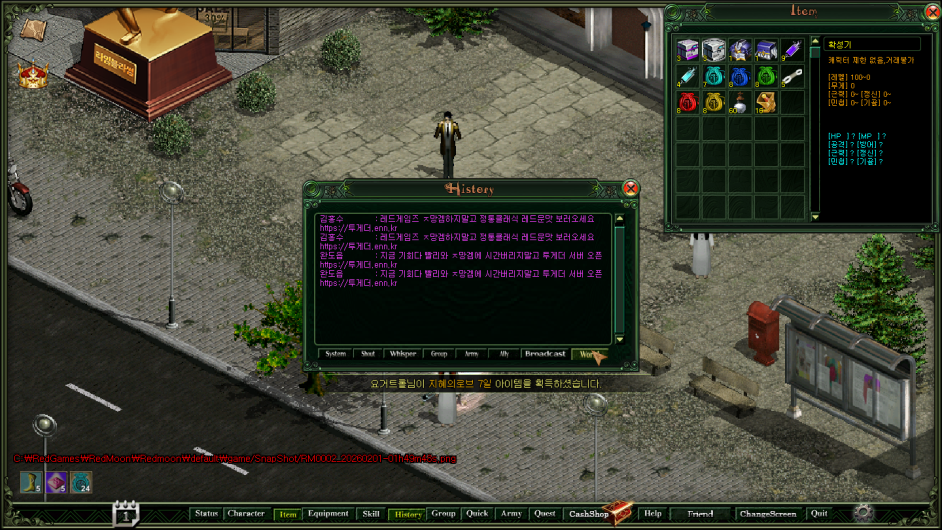Open the Help menu

pyautogui.click(x=653, y=514)
